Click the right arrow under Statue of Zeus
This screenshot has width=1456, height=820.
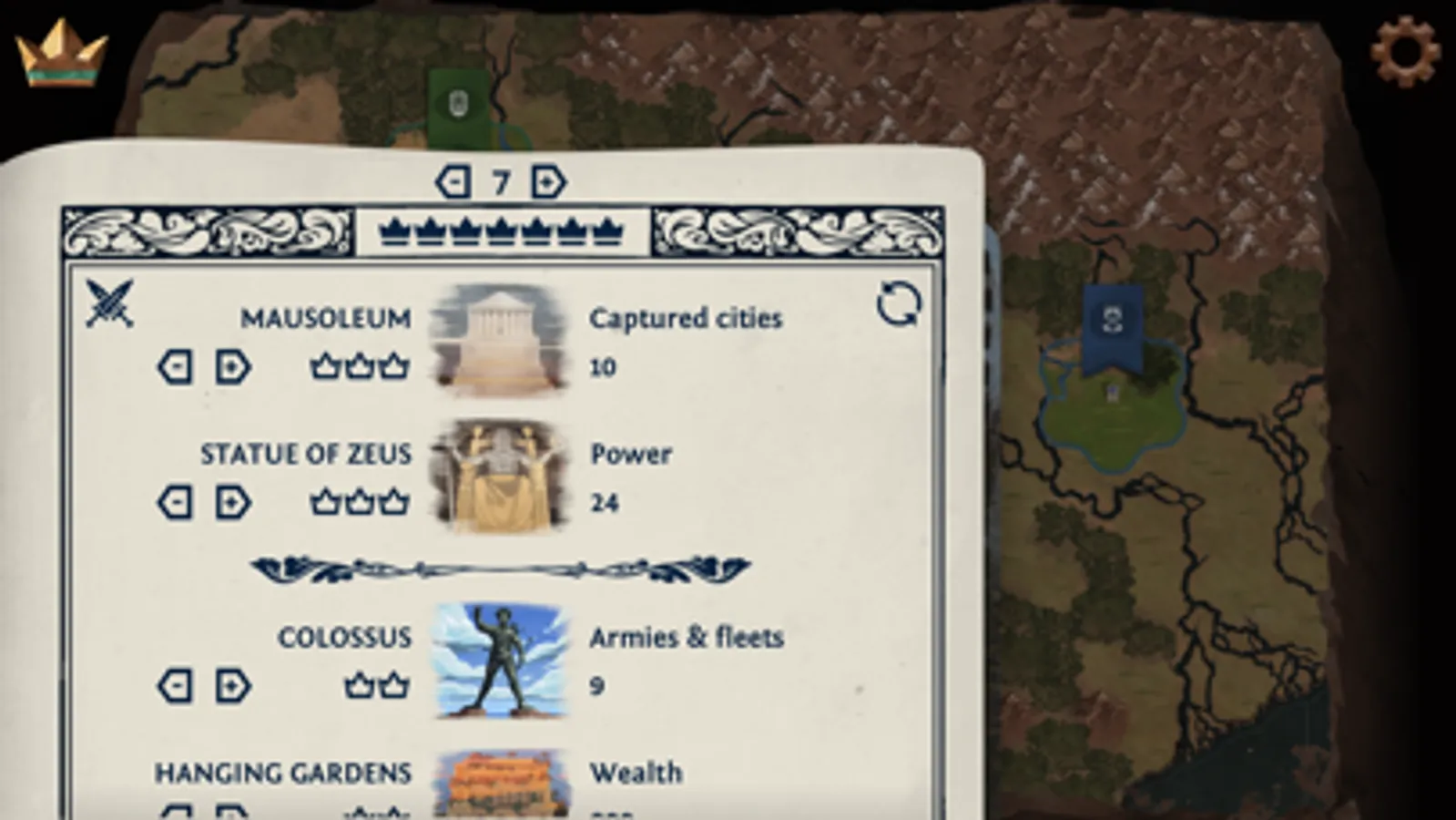point(232,502)
